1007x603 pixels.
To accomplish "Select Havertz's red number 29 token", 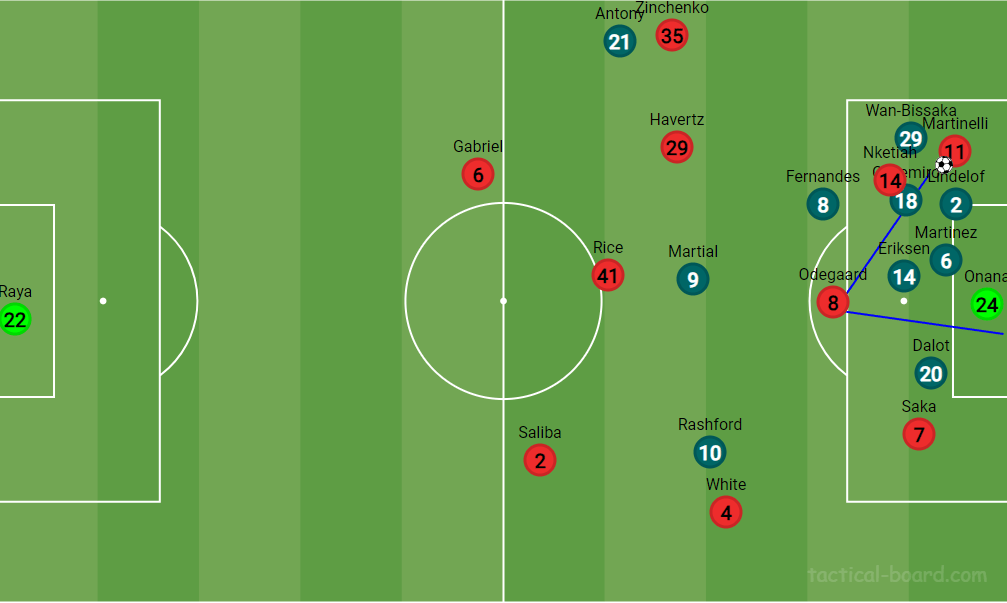I will [677, 148].
